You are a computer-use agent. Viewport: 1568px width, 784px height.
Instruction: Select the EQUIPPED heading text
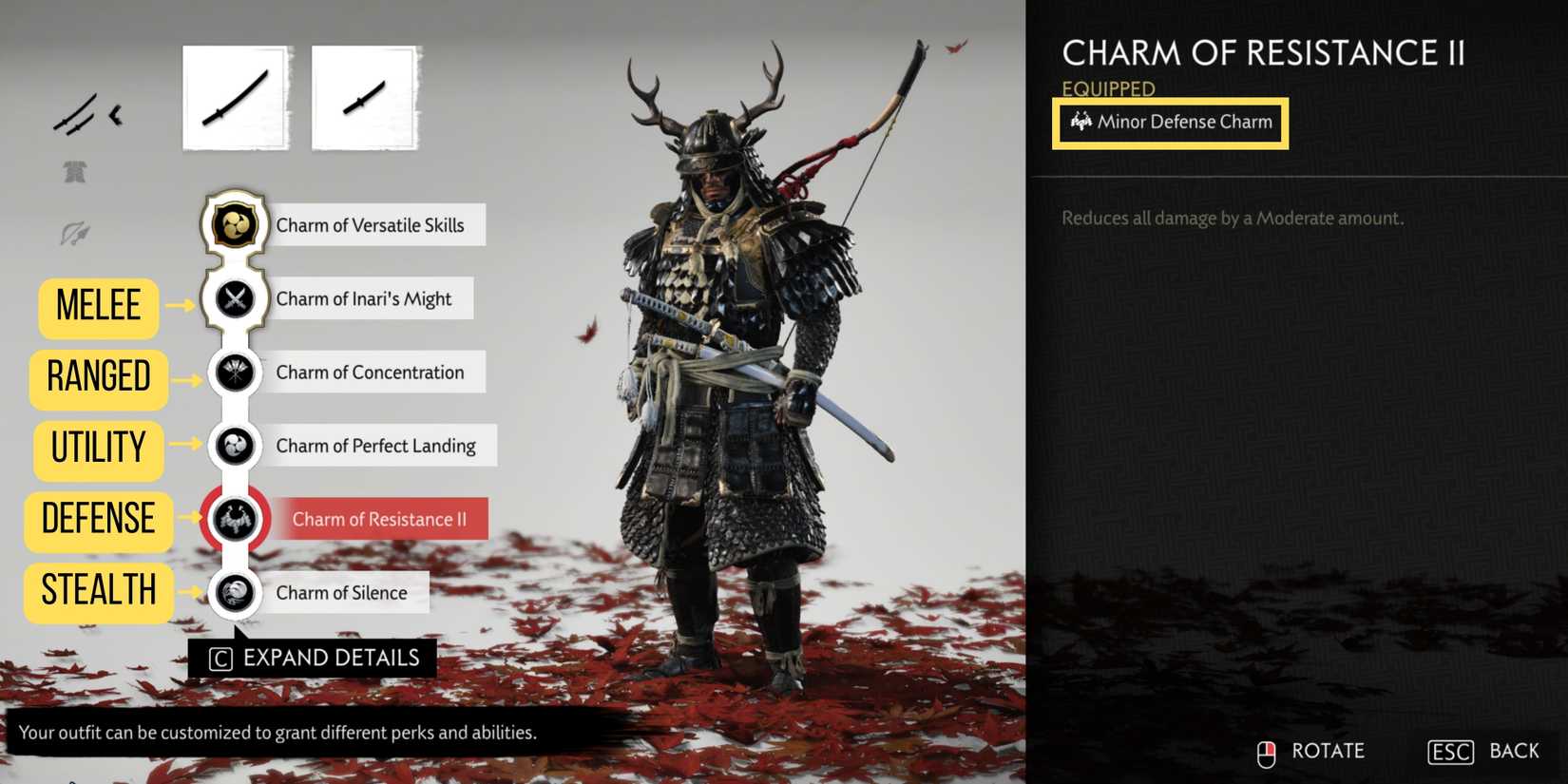click(1107, 87)
